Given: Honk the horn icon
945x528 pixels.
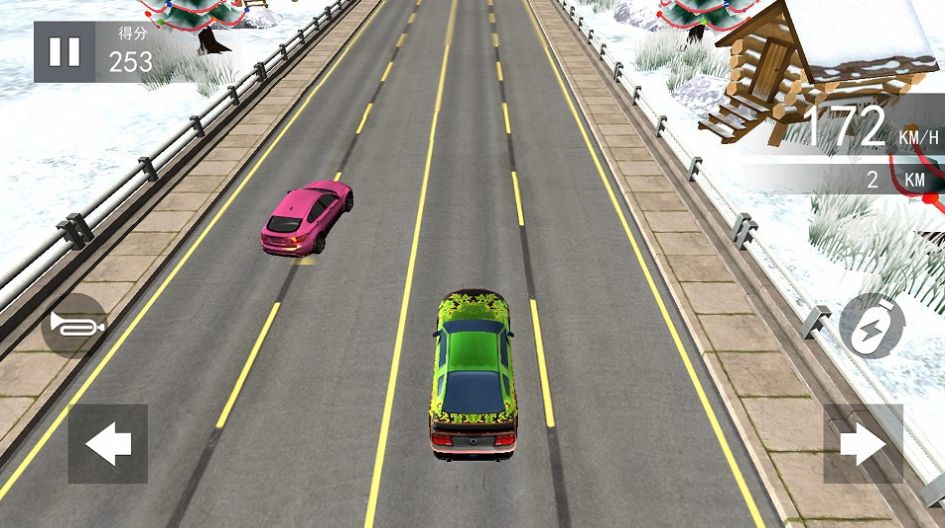Looking at the screenshot, I should pos(74,326).
